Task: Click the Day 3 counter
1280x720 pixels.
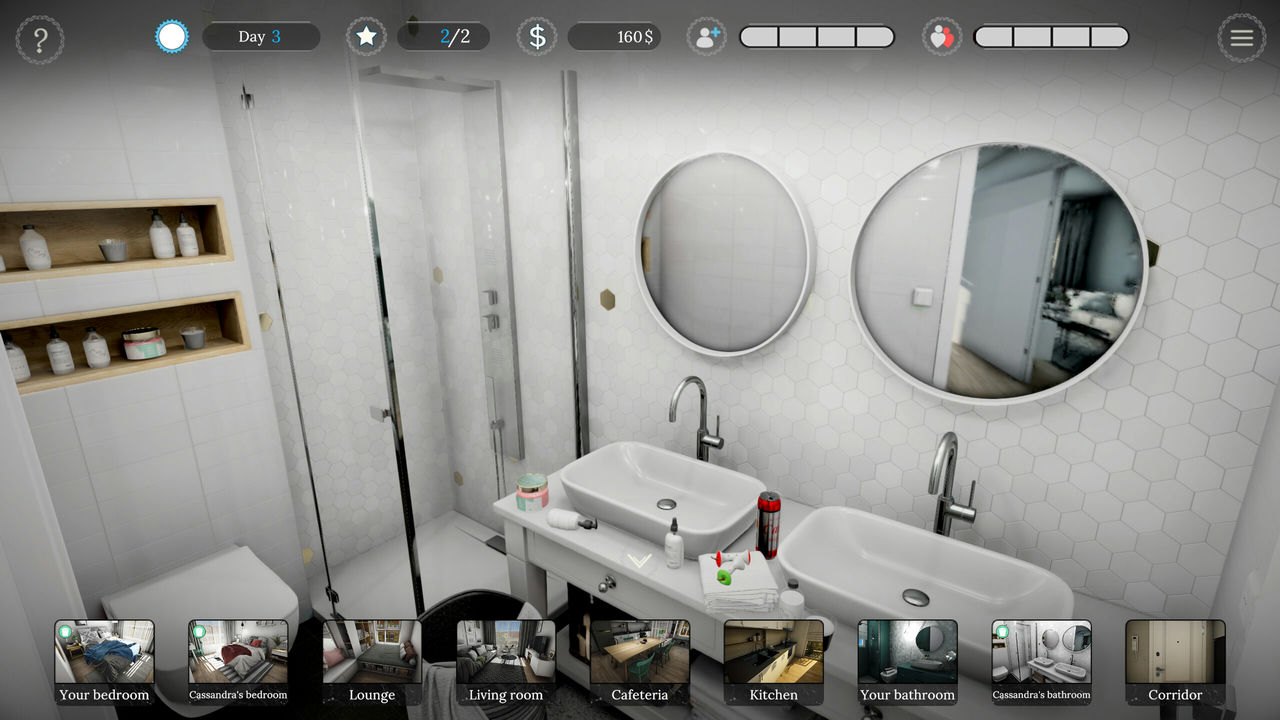Action: (261, 36)
